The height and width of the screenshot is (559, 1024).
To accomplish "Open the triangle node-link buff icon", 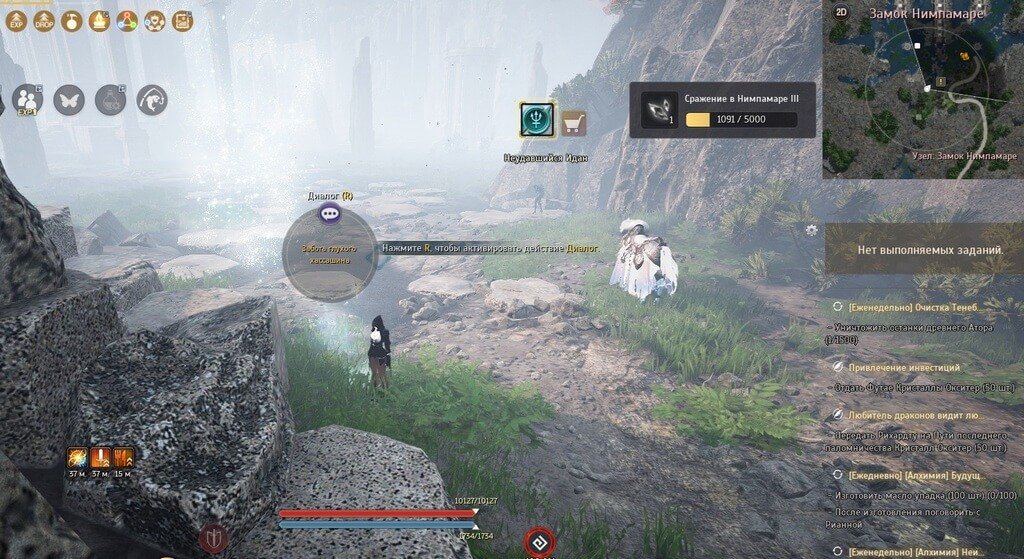I will click(127, 20).
